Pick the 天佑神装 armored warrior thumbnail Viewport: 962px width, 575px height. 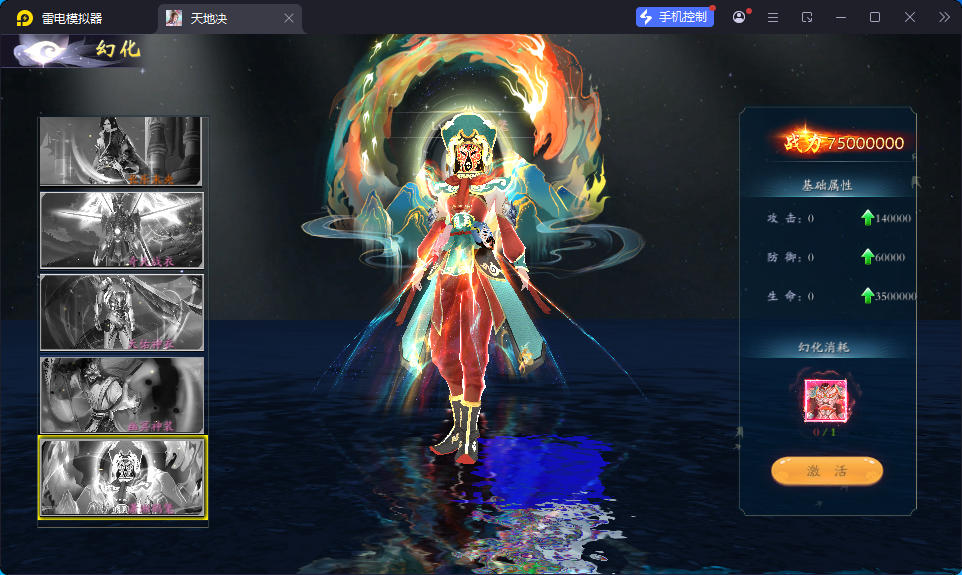[x=122, y=312]
